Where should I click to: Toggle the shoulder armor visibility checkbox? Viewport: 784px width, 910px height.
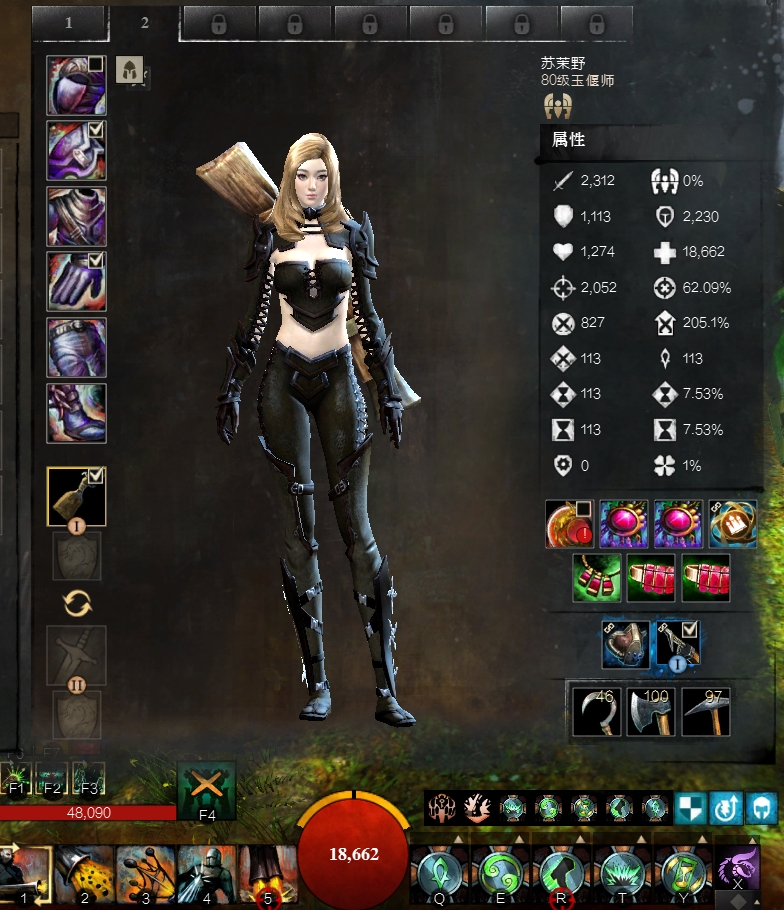click(97, 129)
